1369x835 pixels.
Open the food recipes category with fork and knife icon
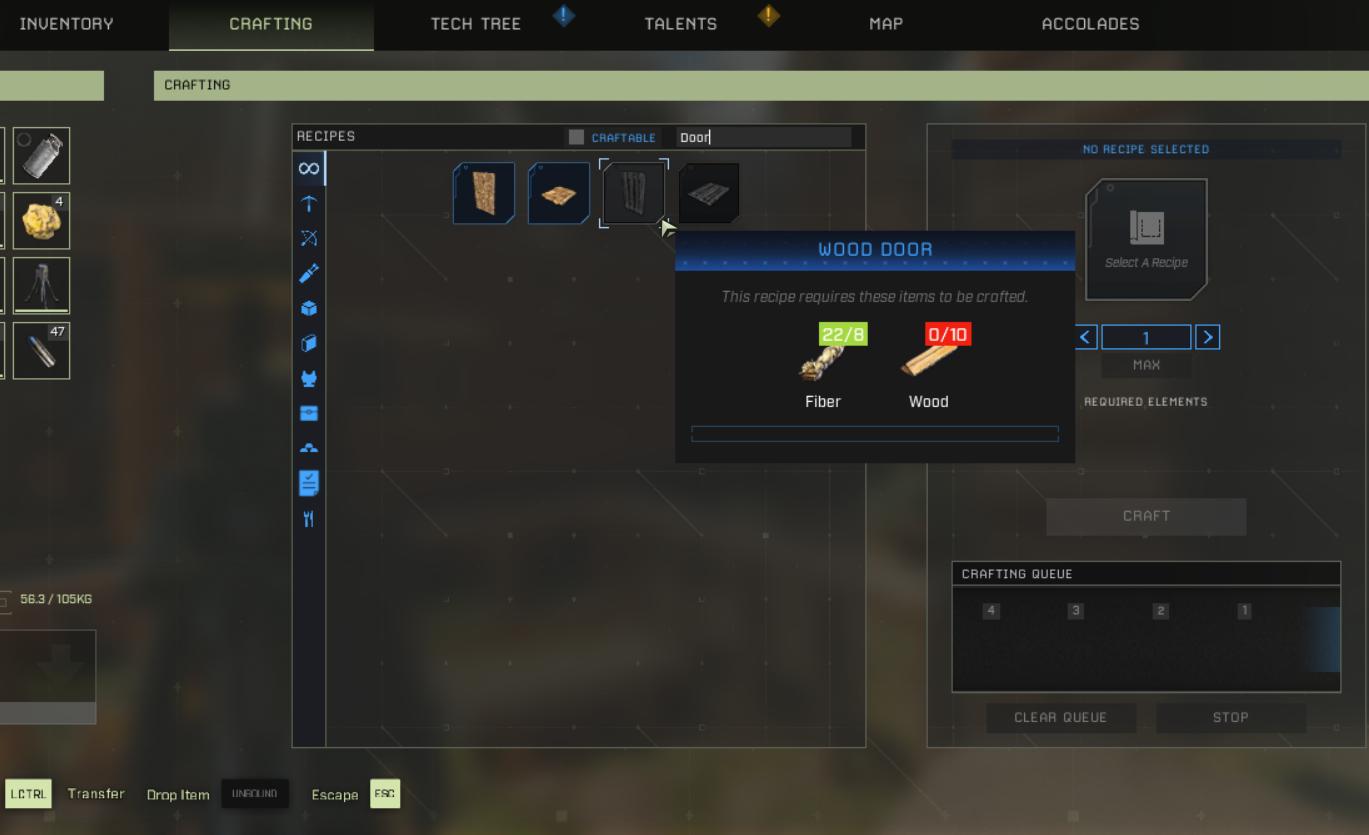pyautogui.click(x=310, y=518)
